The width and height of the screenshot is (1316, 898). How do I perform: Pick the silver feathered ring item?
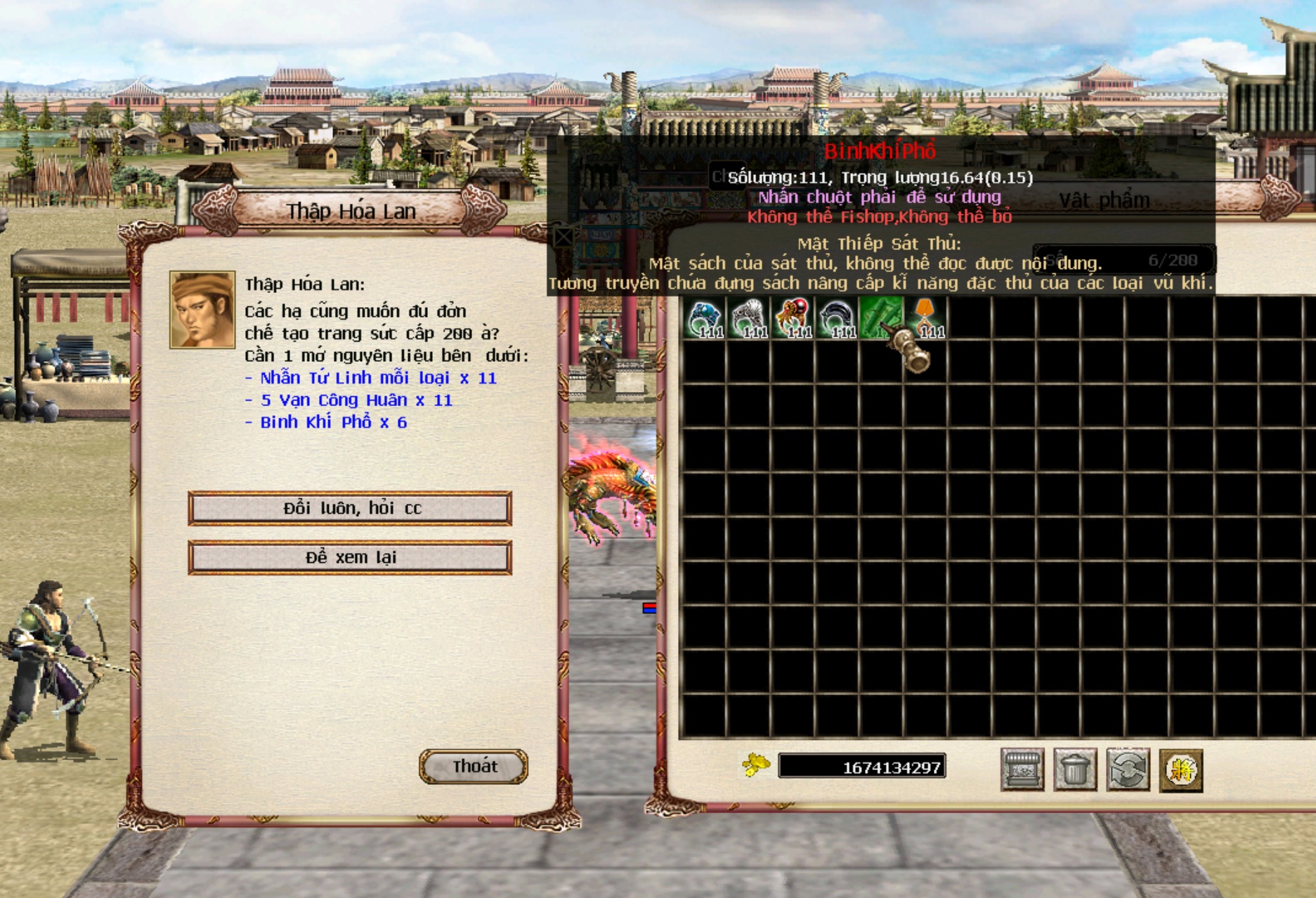[749, 318]
